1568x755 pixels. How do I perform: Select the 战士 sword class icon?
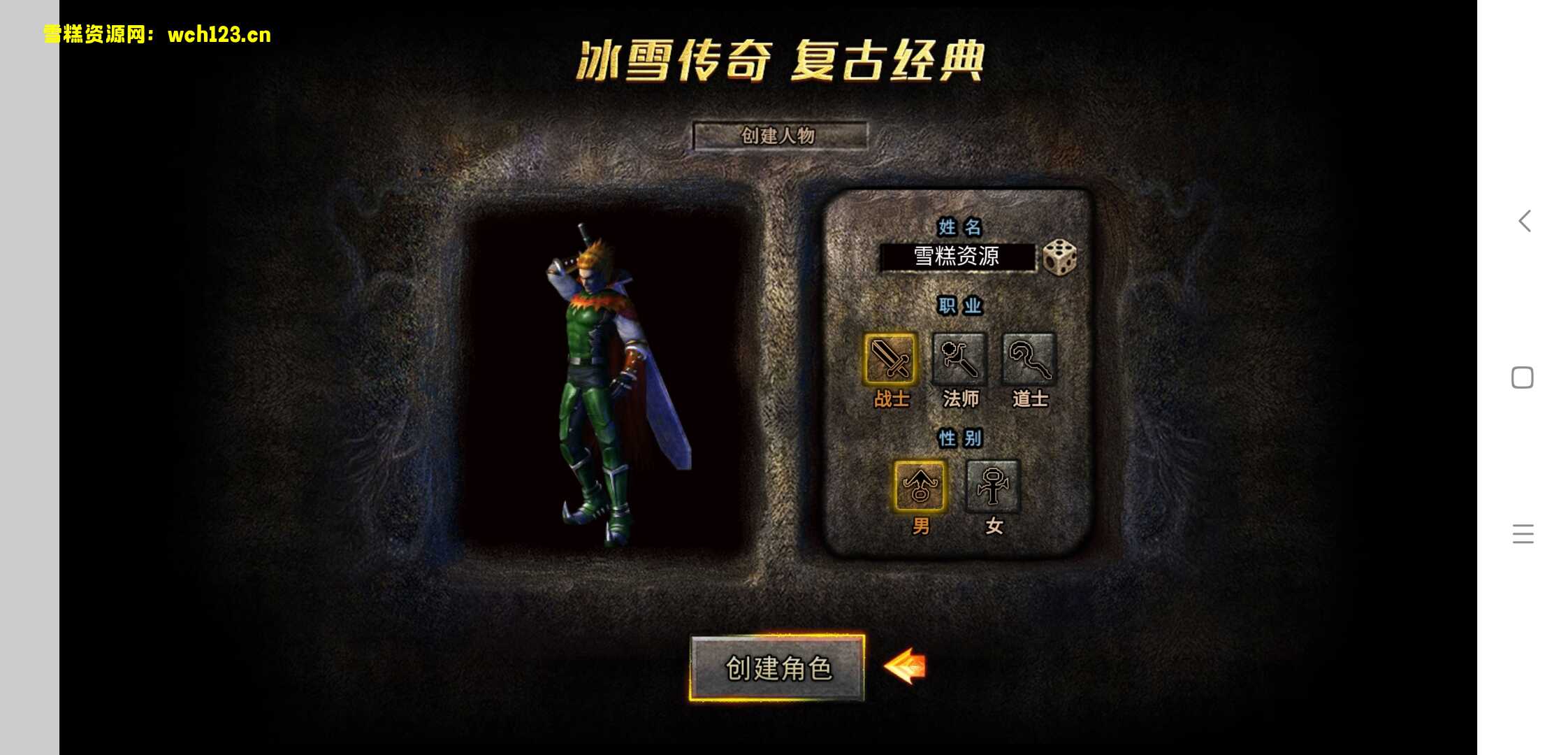click(889, 359)
